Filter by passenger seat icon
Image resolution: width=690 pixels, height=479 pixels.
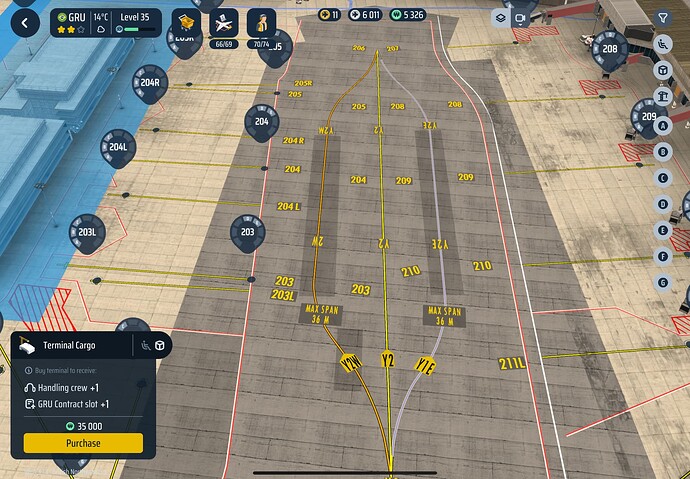662,44
